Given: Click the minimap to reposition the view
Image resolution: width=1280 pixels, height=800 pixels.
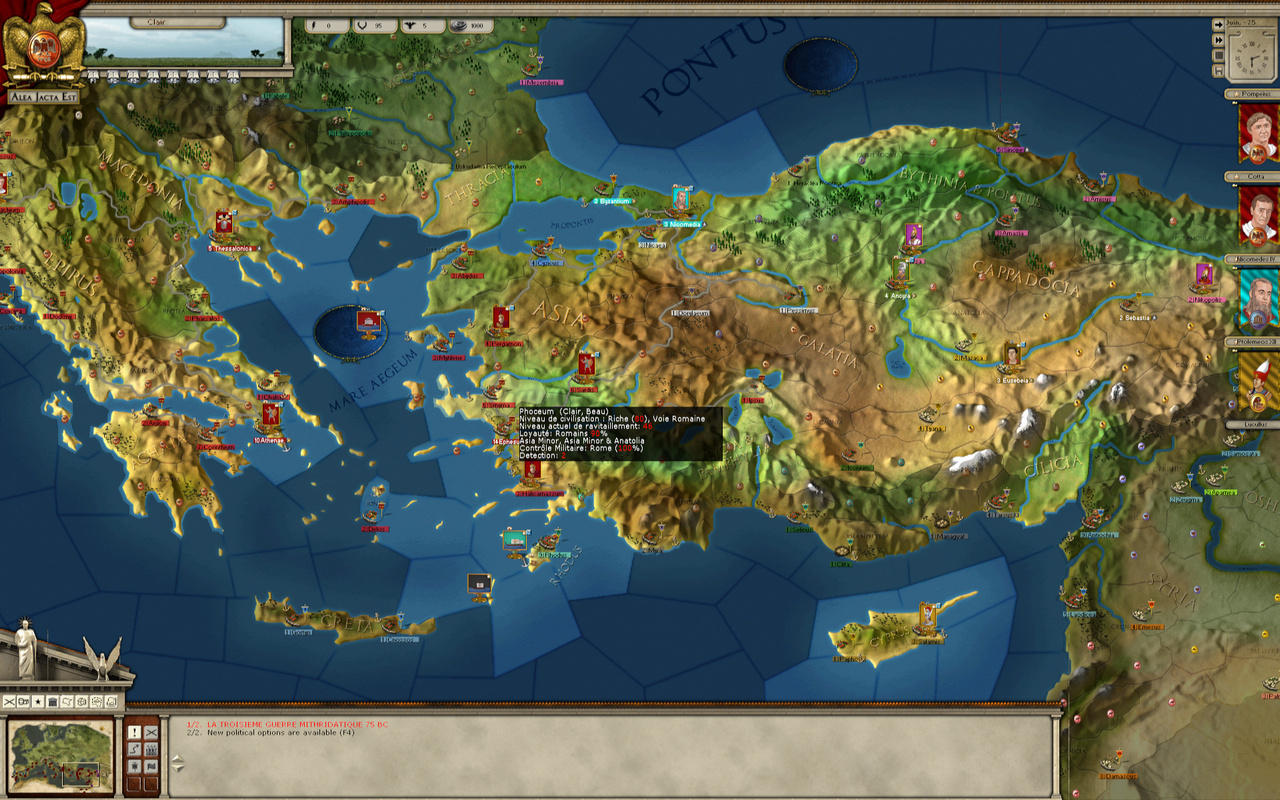Looking at the screenshot, I should point(60,755).
